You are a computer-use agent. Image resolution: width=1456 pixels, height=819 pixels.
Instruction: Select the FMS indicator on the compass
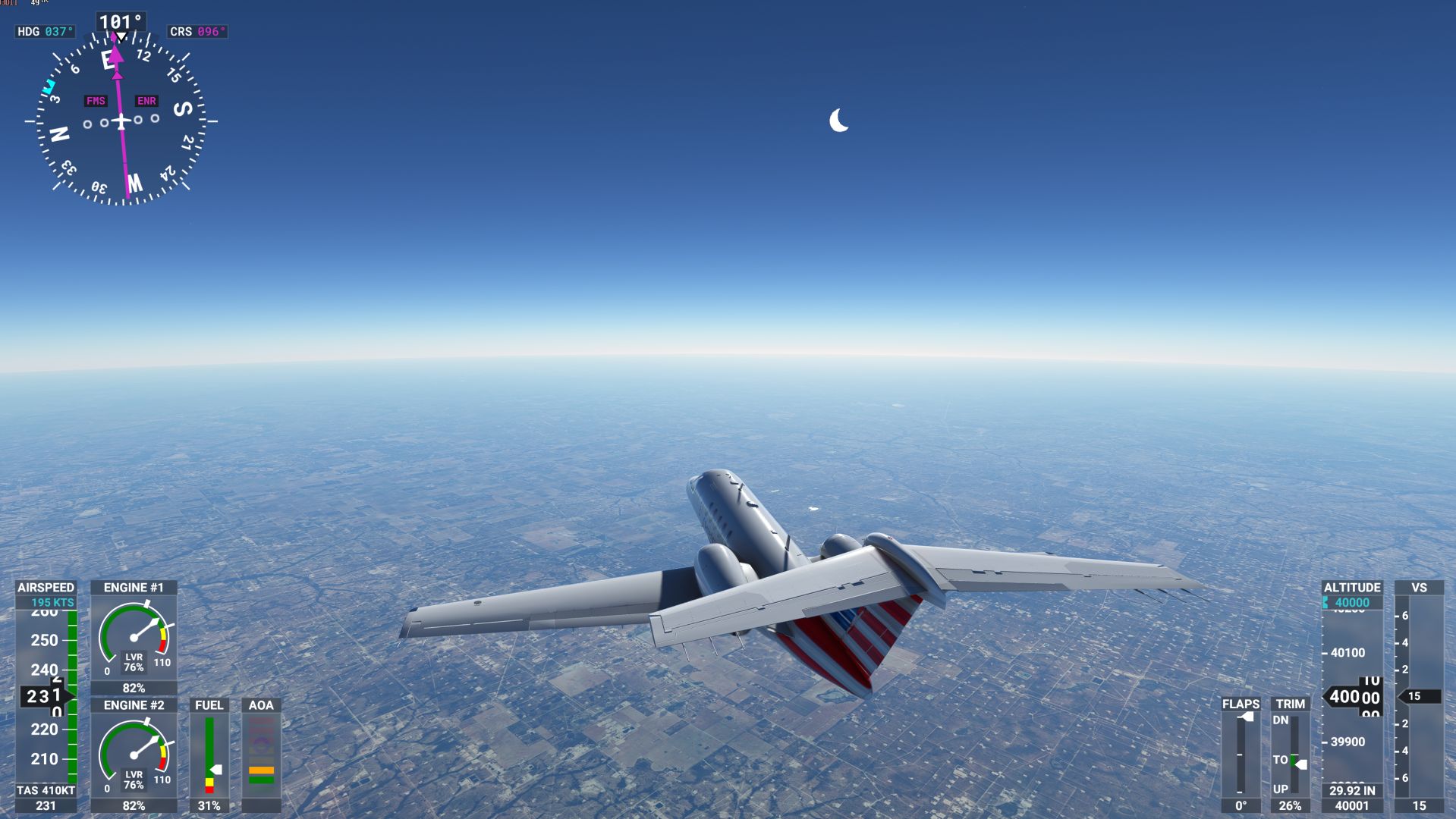96,99
